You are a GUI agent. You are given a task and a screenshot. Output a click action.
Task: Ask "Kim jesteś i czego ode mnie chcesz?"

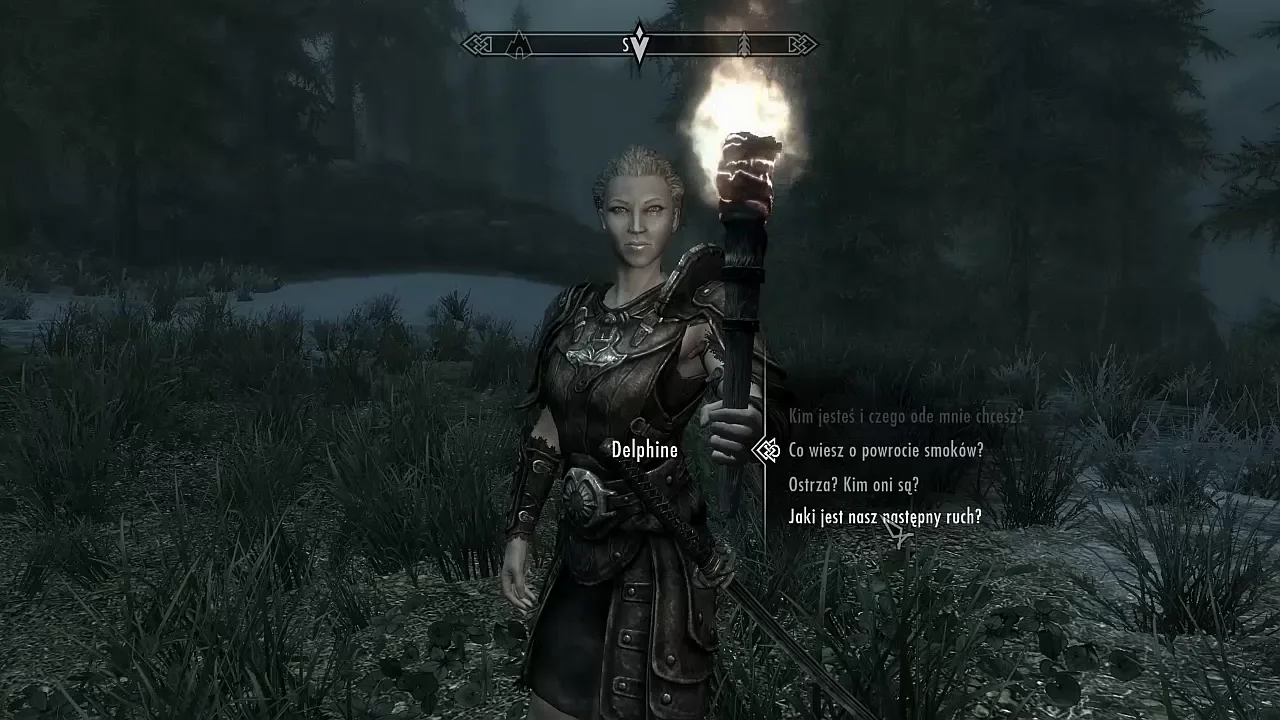coord(906,416)
